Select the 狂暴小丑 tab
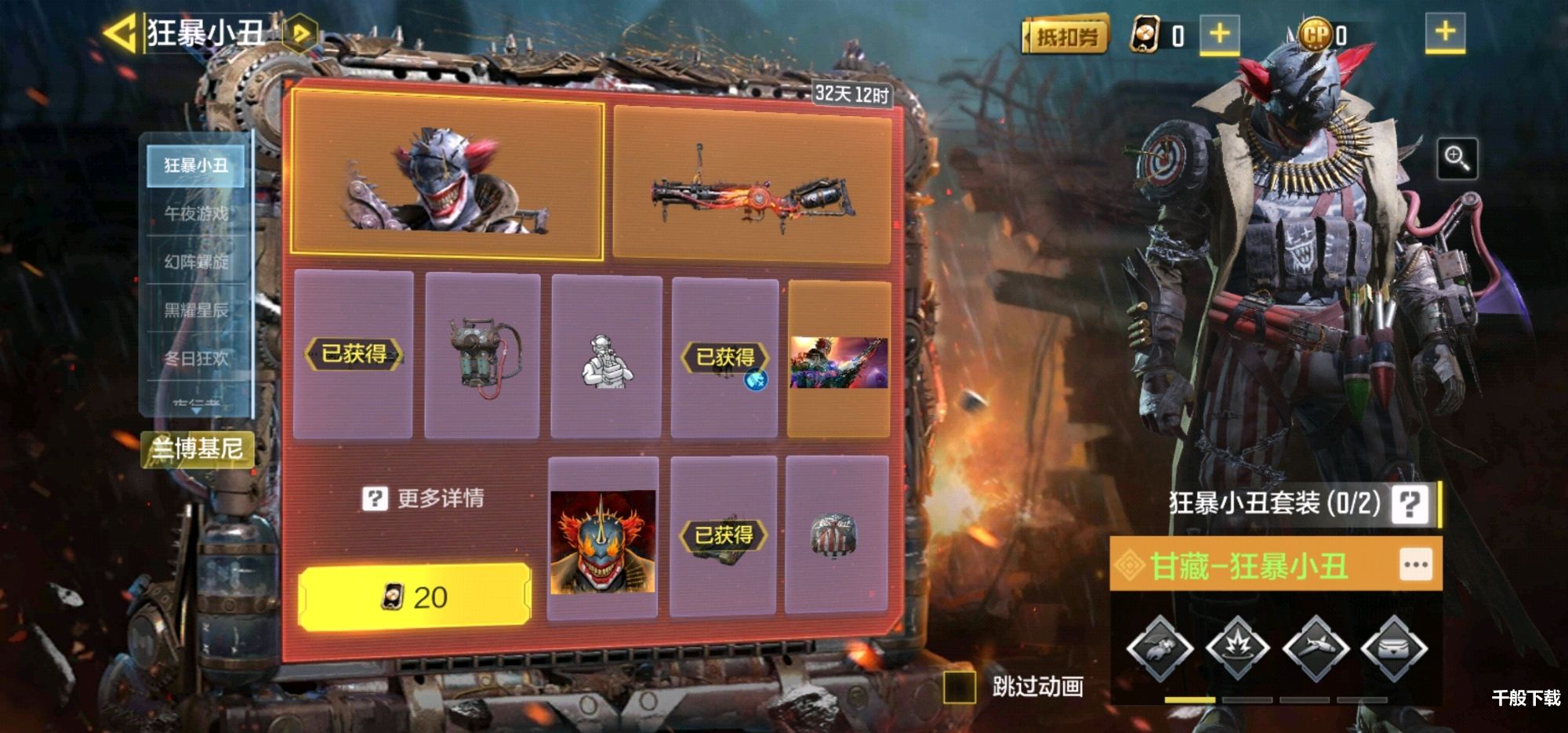 (196, 165)
